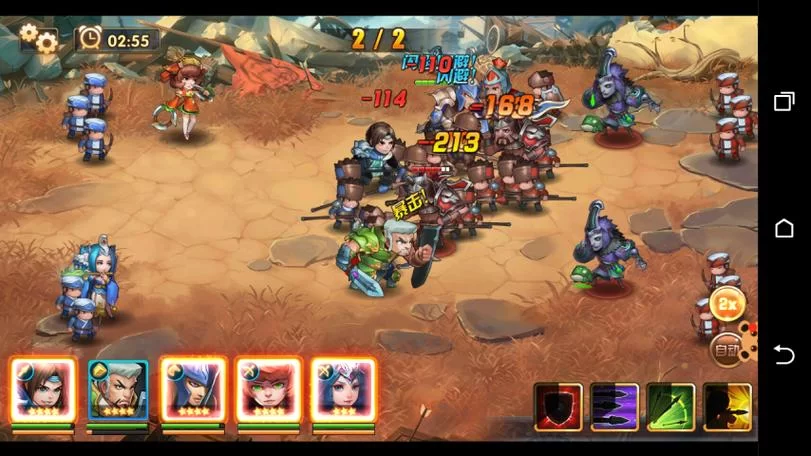Select the purple-haired heroine portrait
Screen dimensions: 811x456
click(x=343, y=390)
